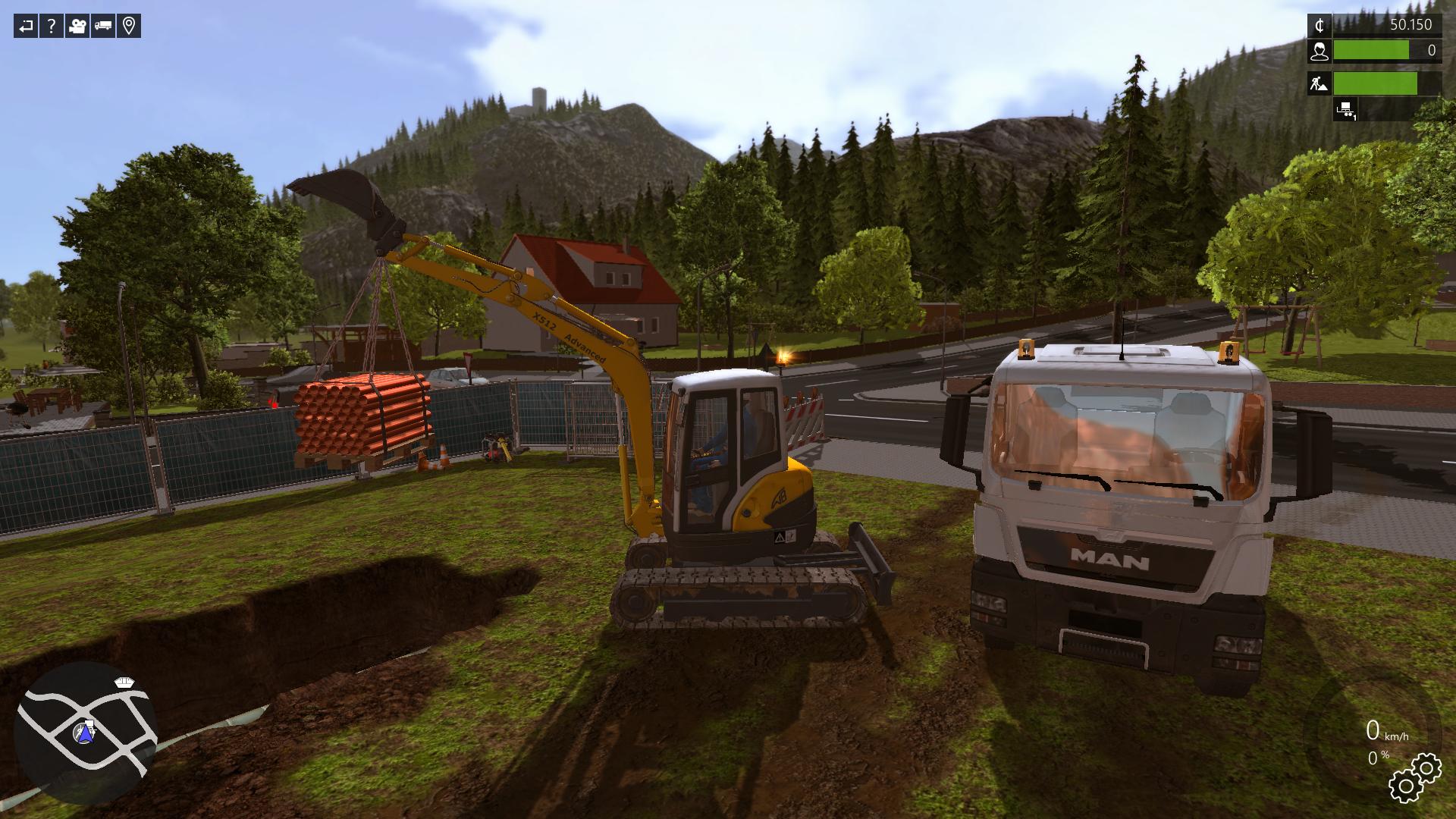
Task: Show the digging worker job icon
Action: click(1319, 83)
